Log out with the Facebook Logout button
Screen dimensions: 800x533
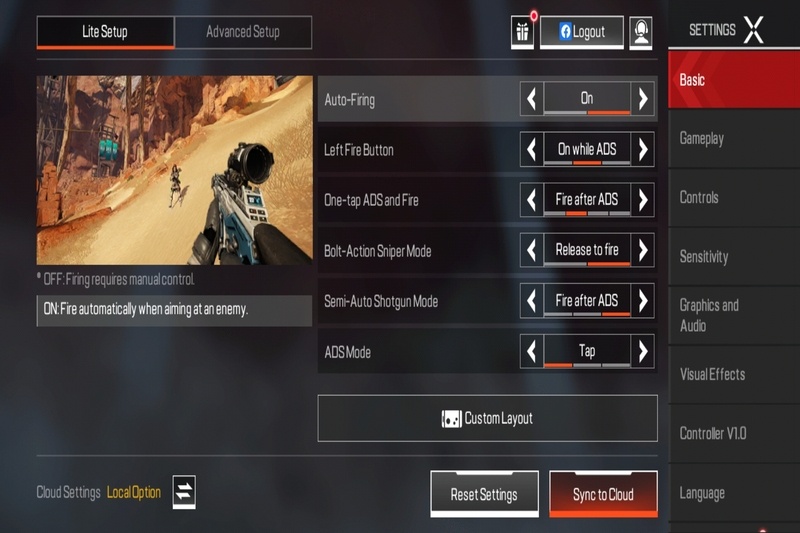coord(582,32)
